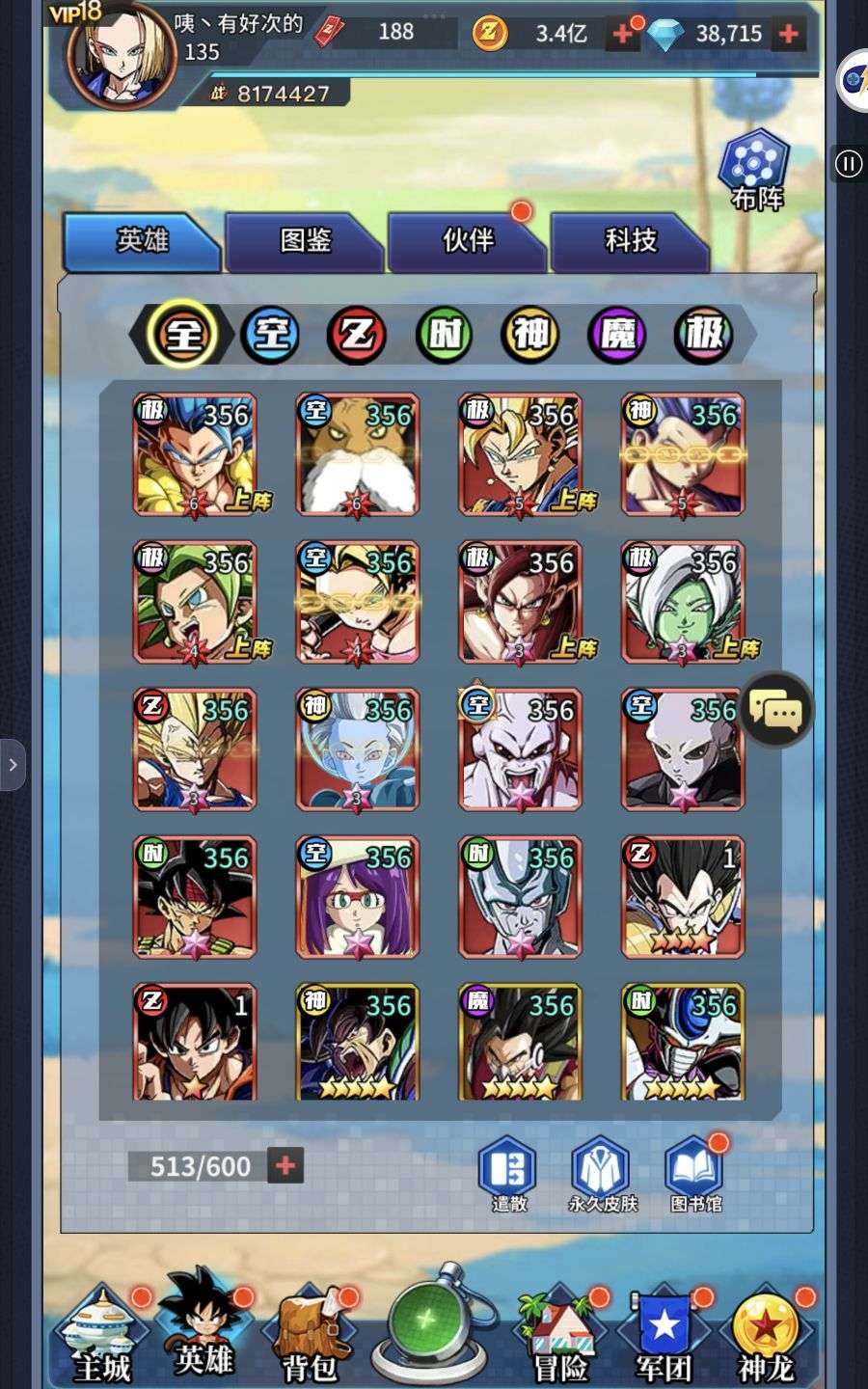This screenshot has width=868, height=1389.
Task: Select the 科技 tab
Action: 630,240
